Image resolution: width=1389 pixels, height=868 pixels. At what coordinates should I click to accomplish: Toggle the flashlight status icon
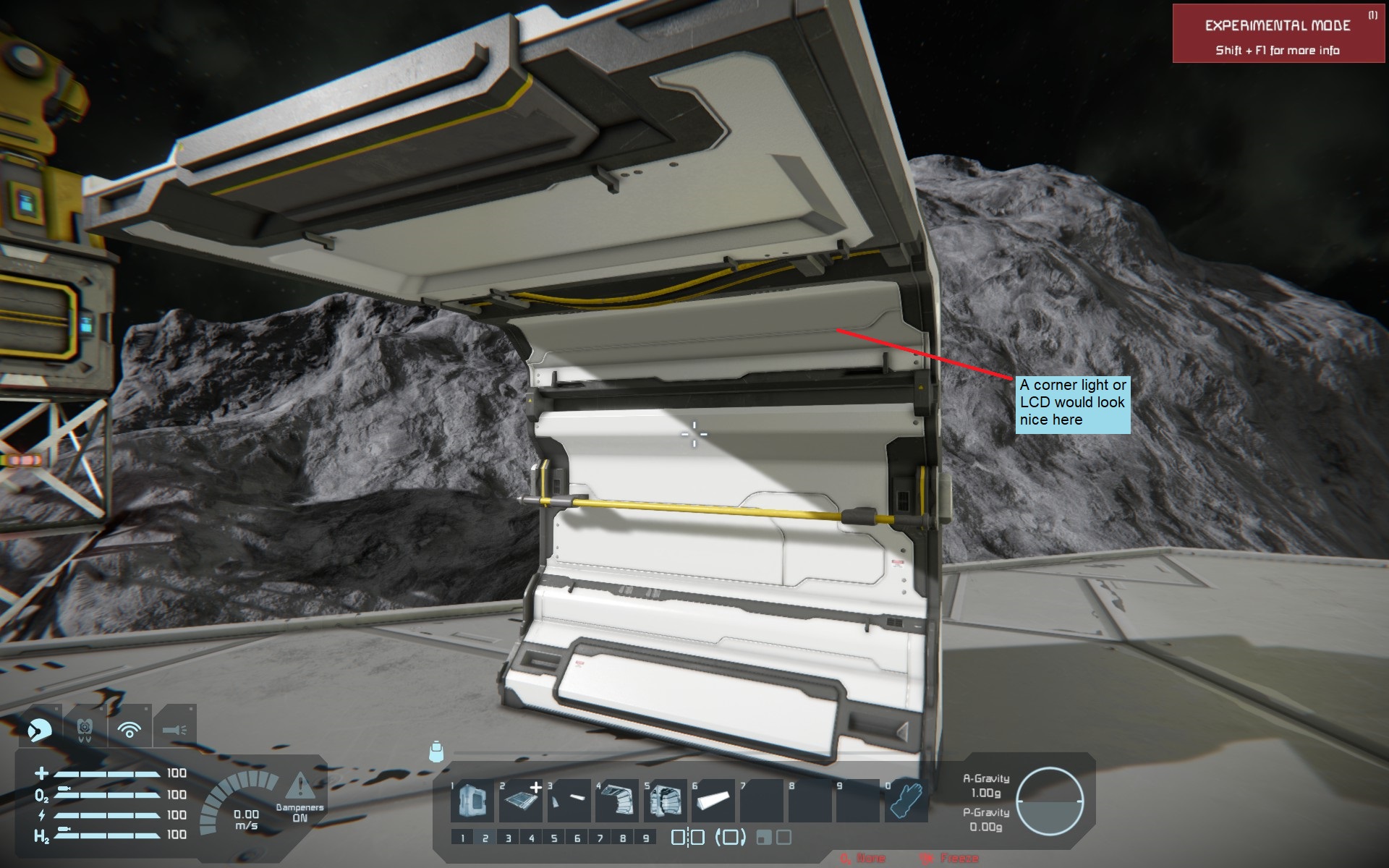(x=174, y=730)
